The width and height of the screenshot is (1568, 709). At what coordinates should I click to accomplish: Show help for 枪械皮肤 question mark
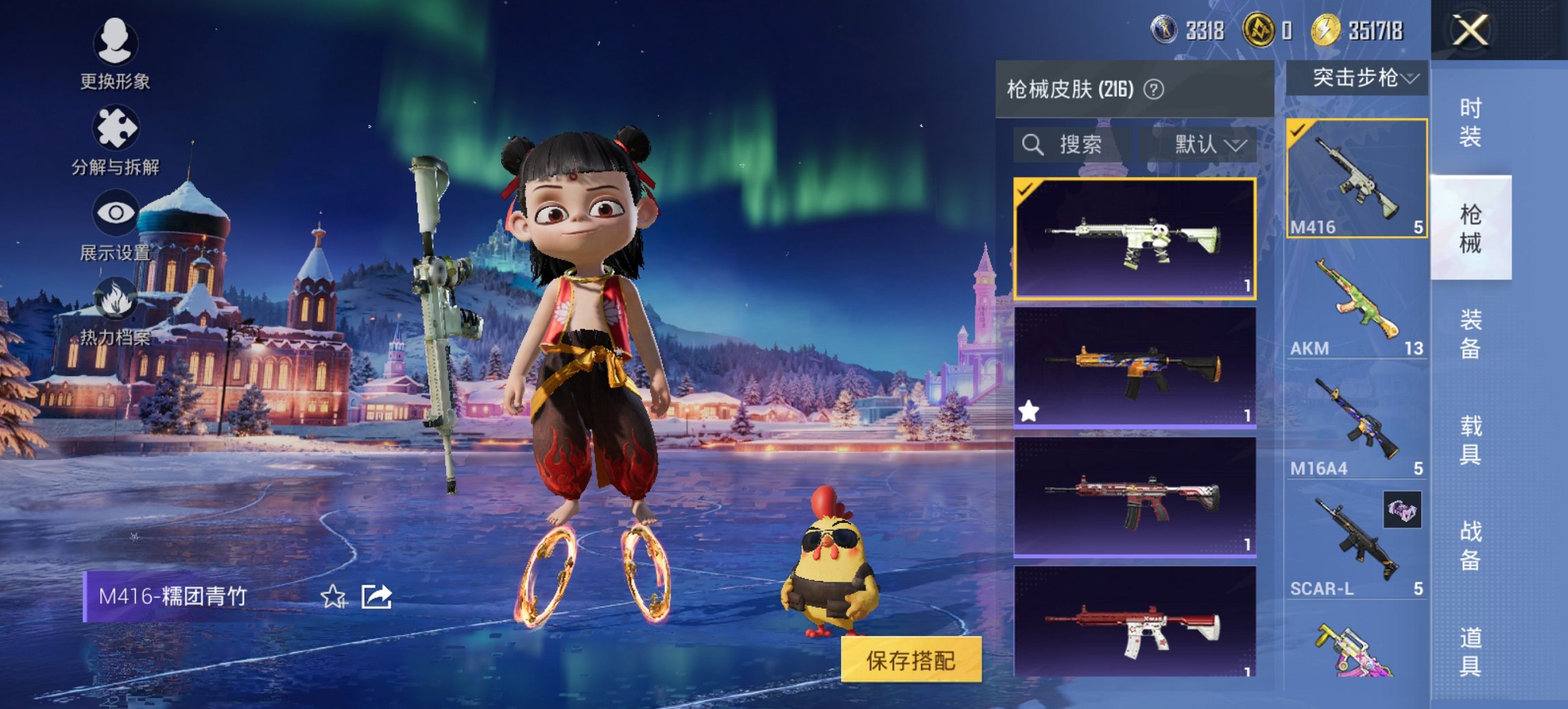[1154, 90]
